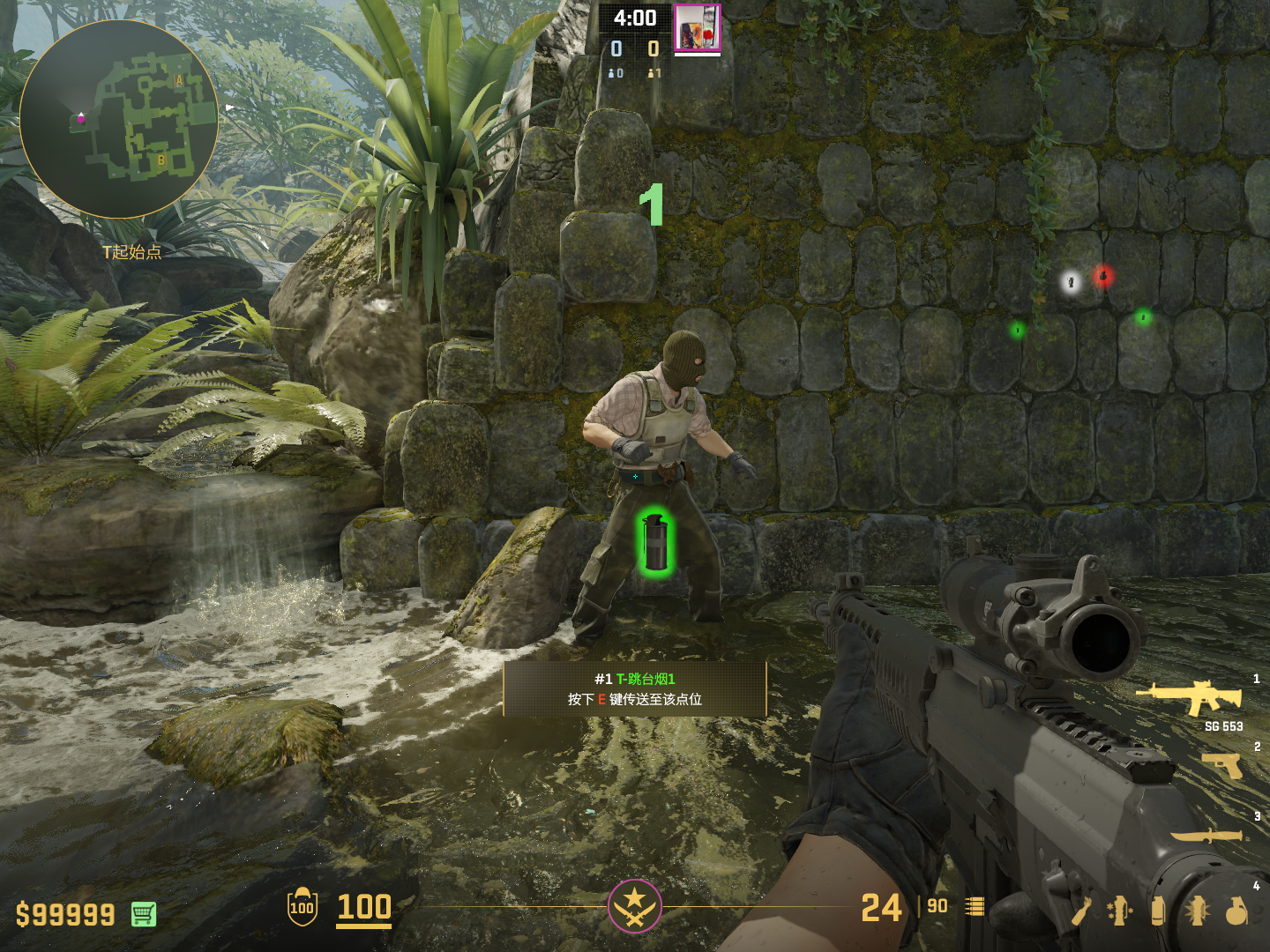Click the terrorist team emblem at bottom center
Screen dimensions: 1270x952
click(x=634, y=906)
